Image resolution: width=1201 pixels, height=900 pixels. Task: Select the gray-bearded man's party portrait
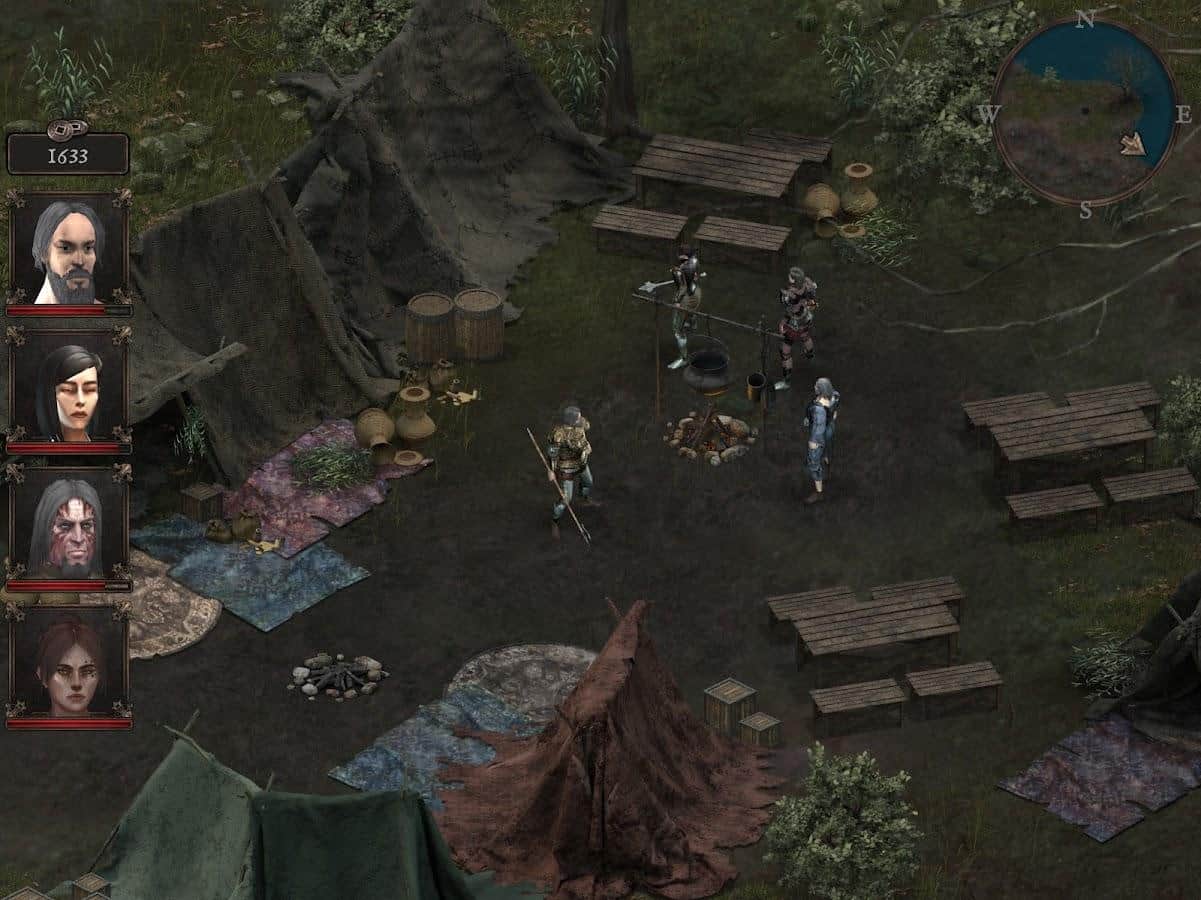click(x=68, y=249)
